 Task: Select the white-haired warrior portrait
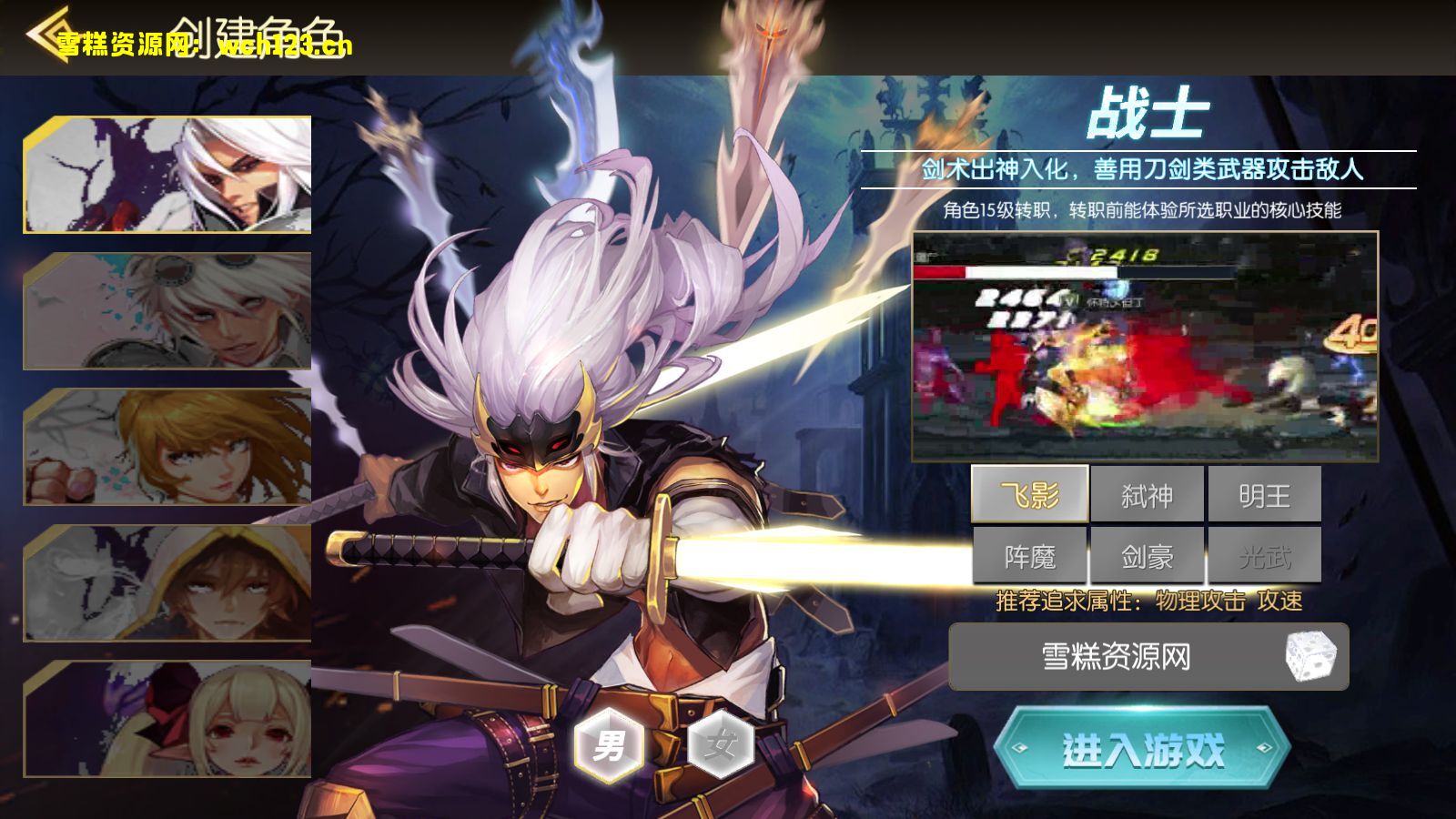click(167, 175)
